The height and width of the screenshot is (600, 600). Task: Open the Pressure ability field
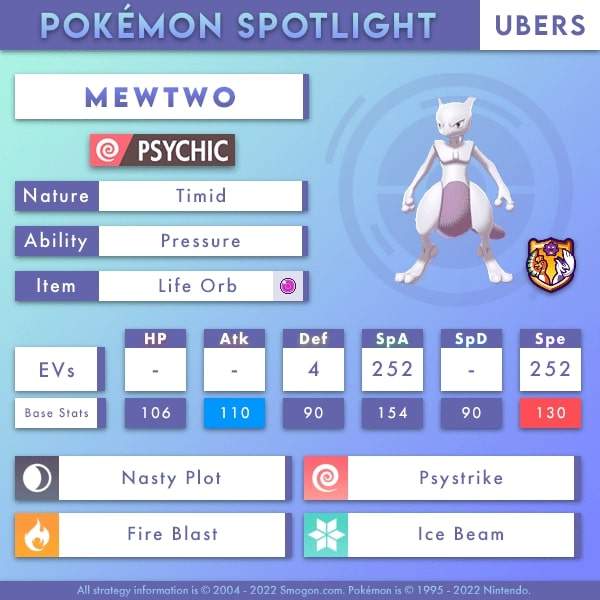click(200, 241)
